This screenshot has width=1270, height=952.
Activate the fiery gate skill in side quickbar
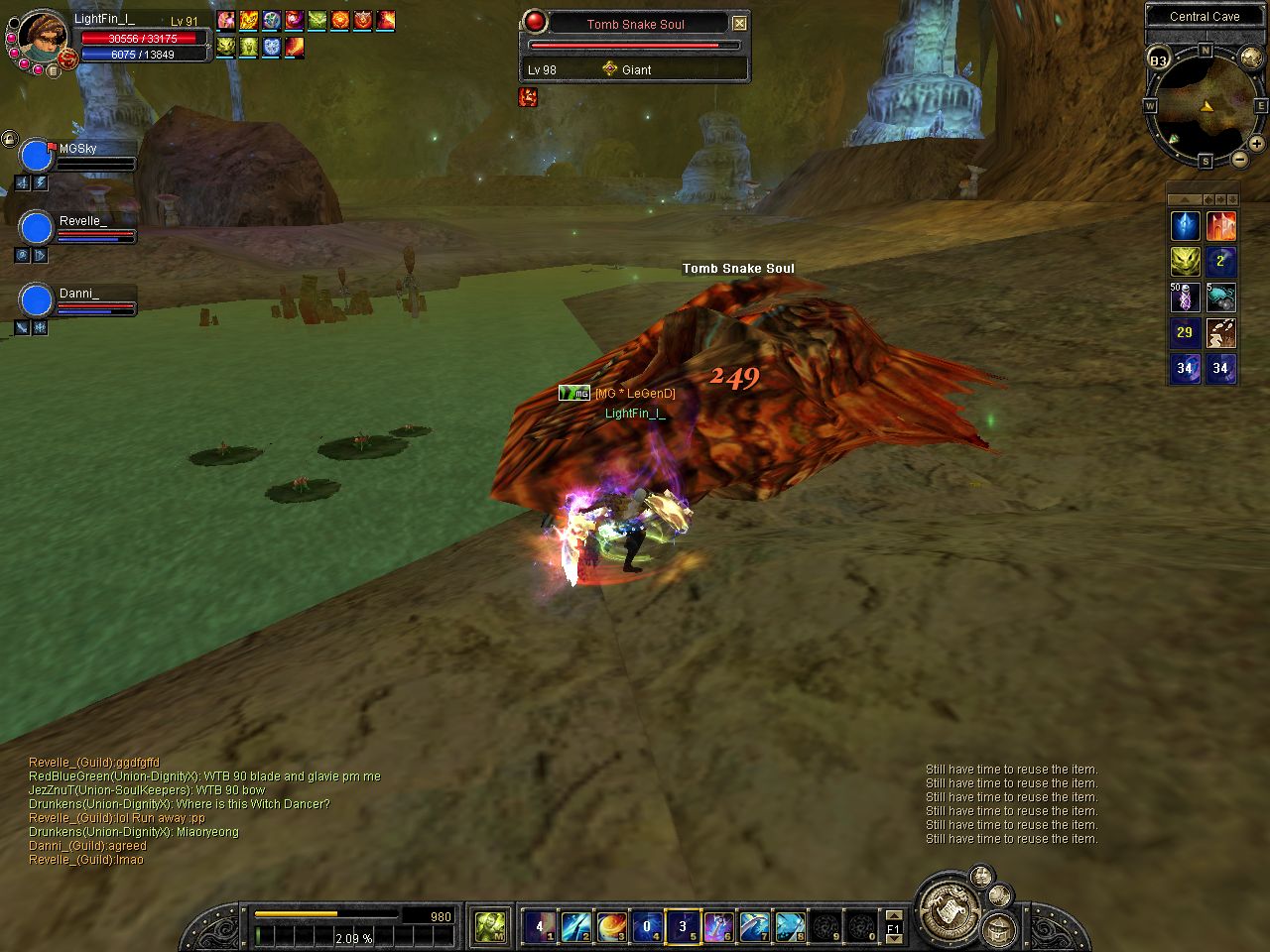tap(1220, 226)
